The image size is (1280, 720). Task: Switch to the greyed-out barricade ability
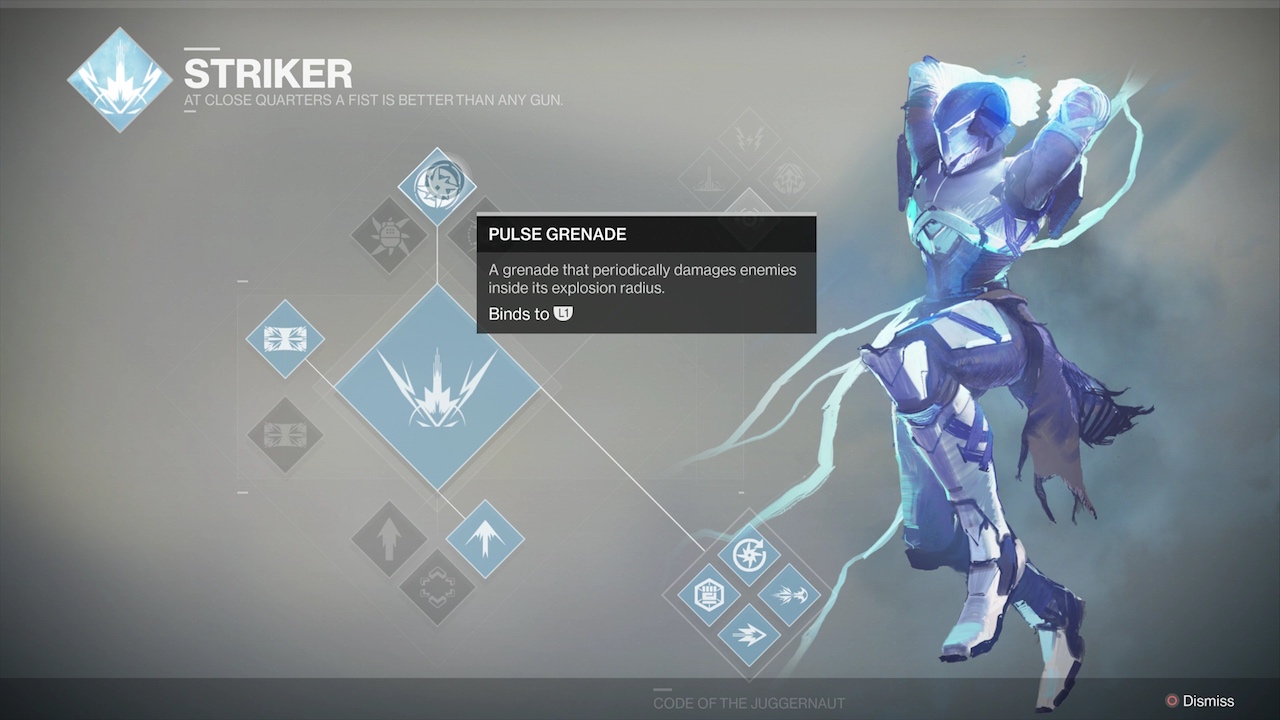click(285, 435)
